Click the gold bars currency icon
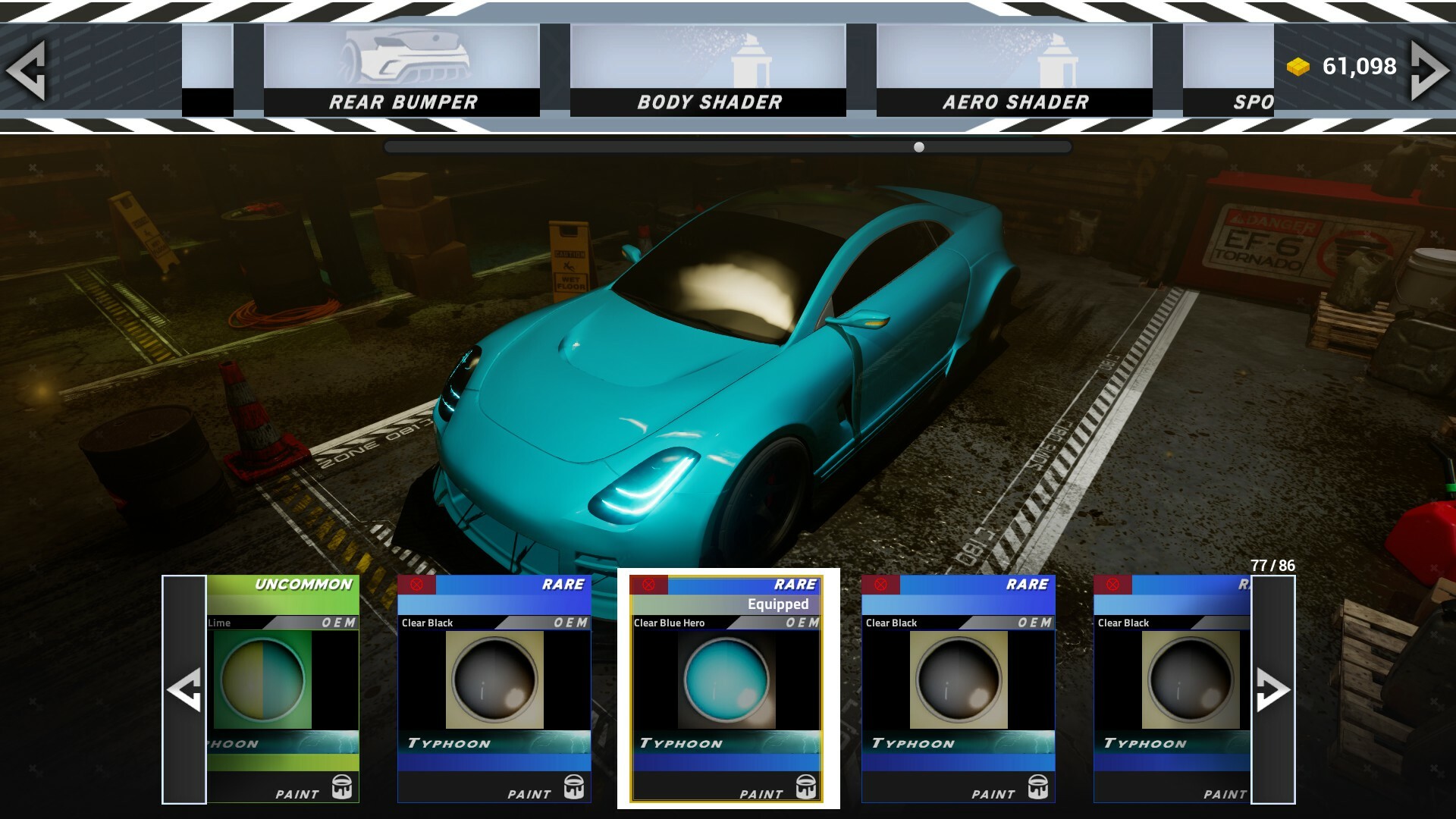 (x=1298, y=66)
